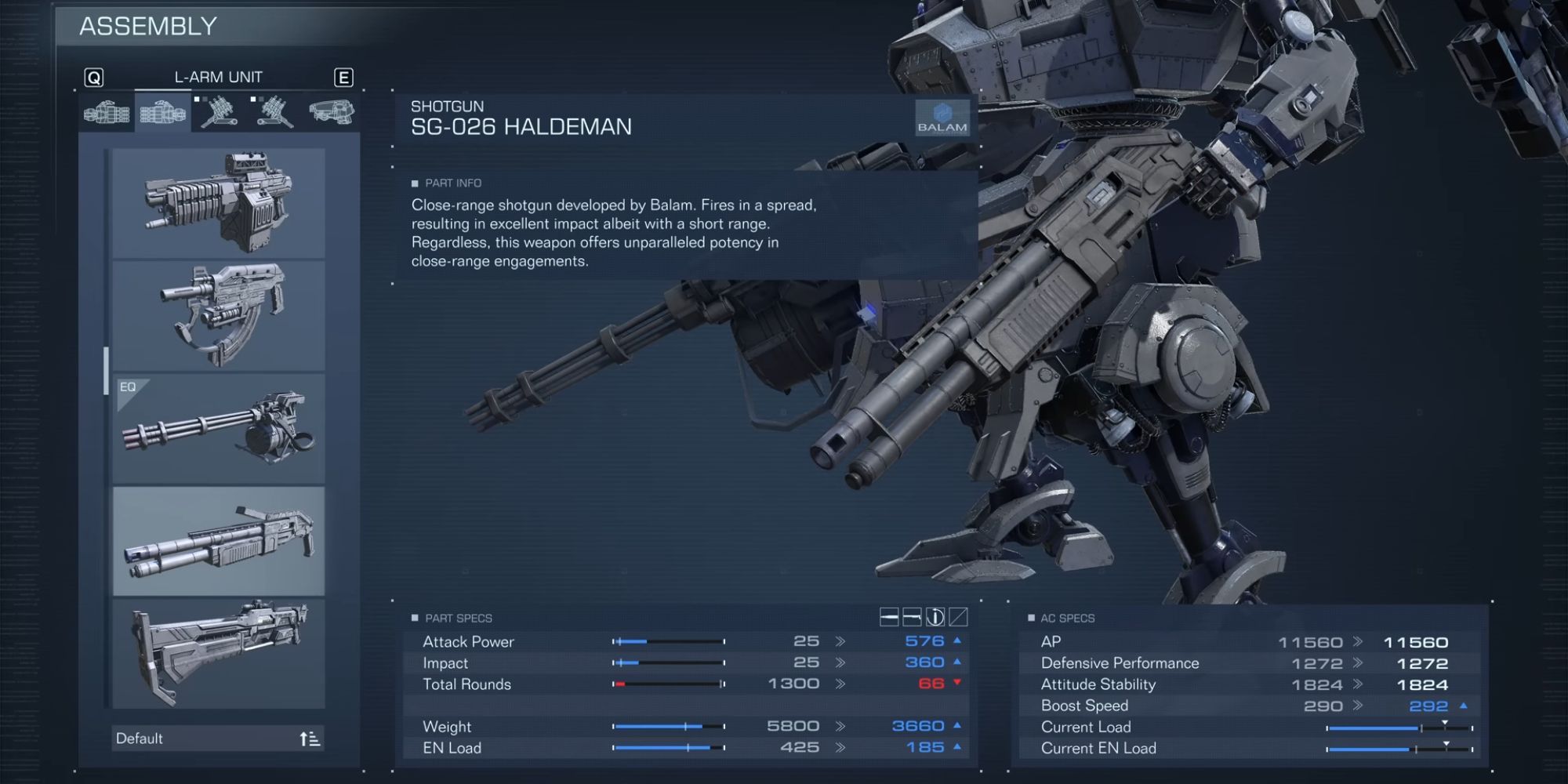
Task: Toggle the white checkbox above the L-Back unit icon
Action: [253, 100]
